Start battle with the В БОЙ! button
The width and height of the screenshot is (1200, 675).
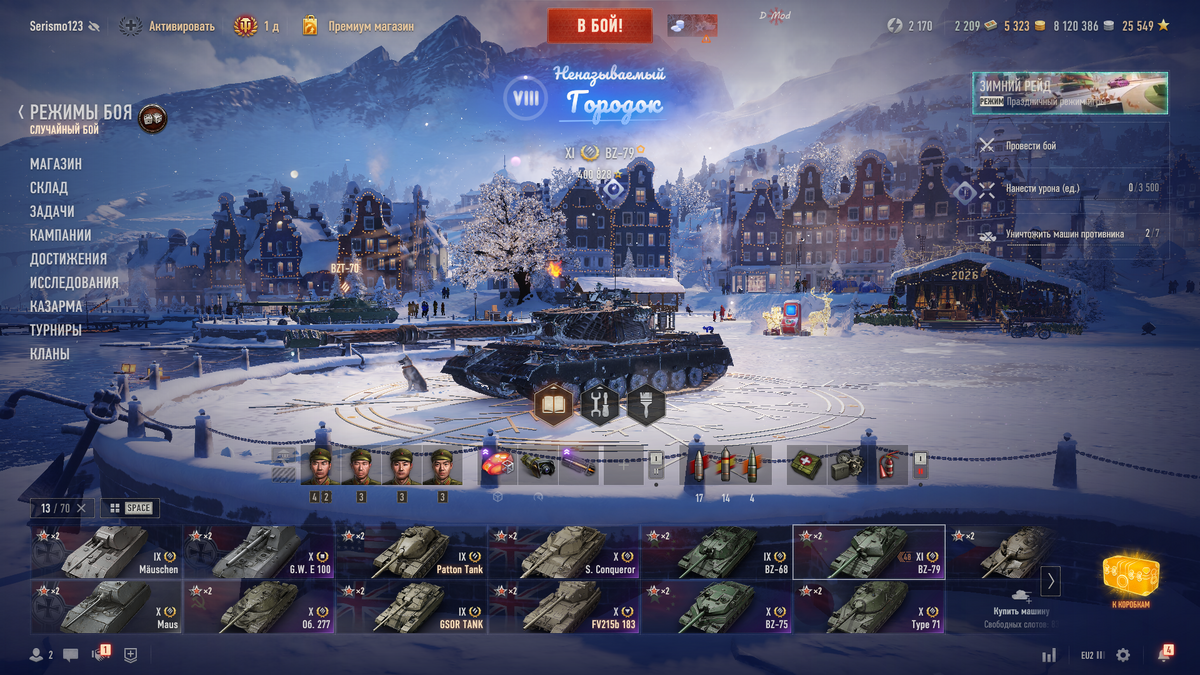click(x=599, y=25)
